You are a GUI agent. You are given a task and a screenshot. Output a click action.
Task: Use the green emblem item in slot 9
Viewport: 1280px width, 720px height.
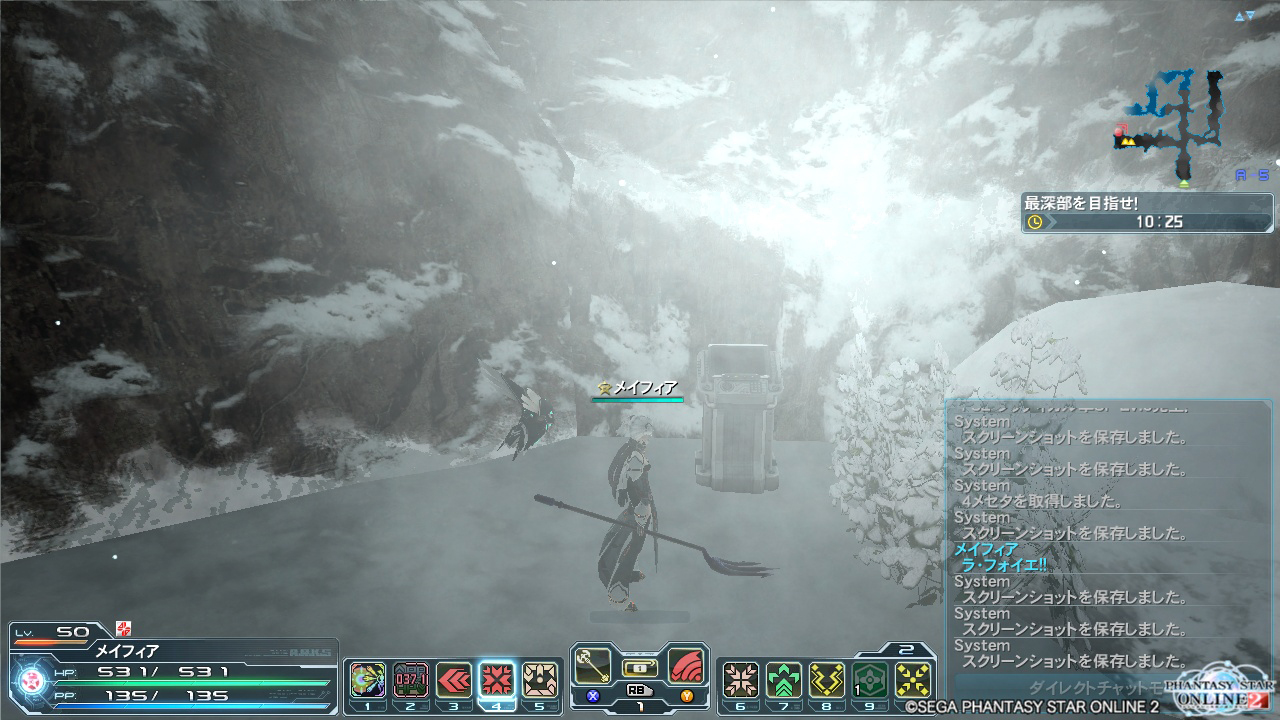(870, 680)
